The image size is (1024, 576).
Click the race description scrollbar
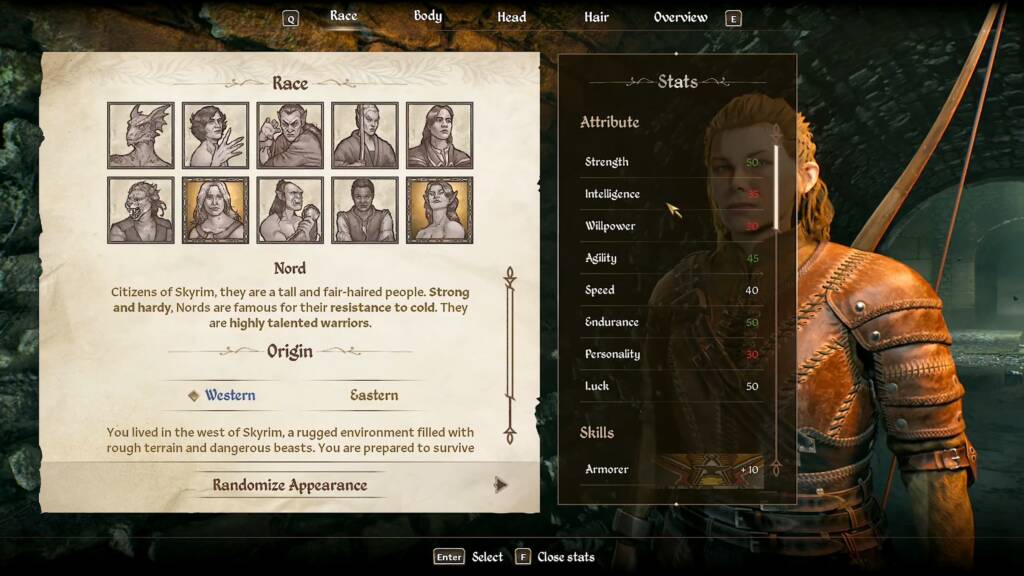pos(509,355)
